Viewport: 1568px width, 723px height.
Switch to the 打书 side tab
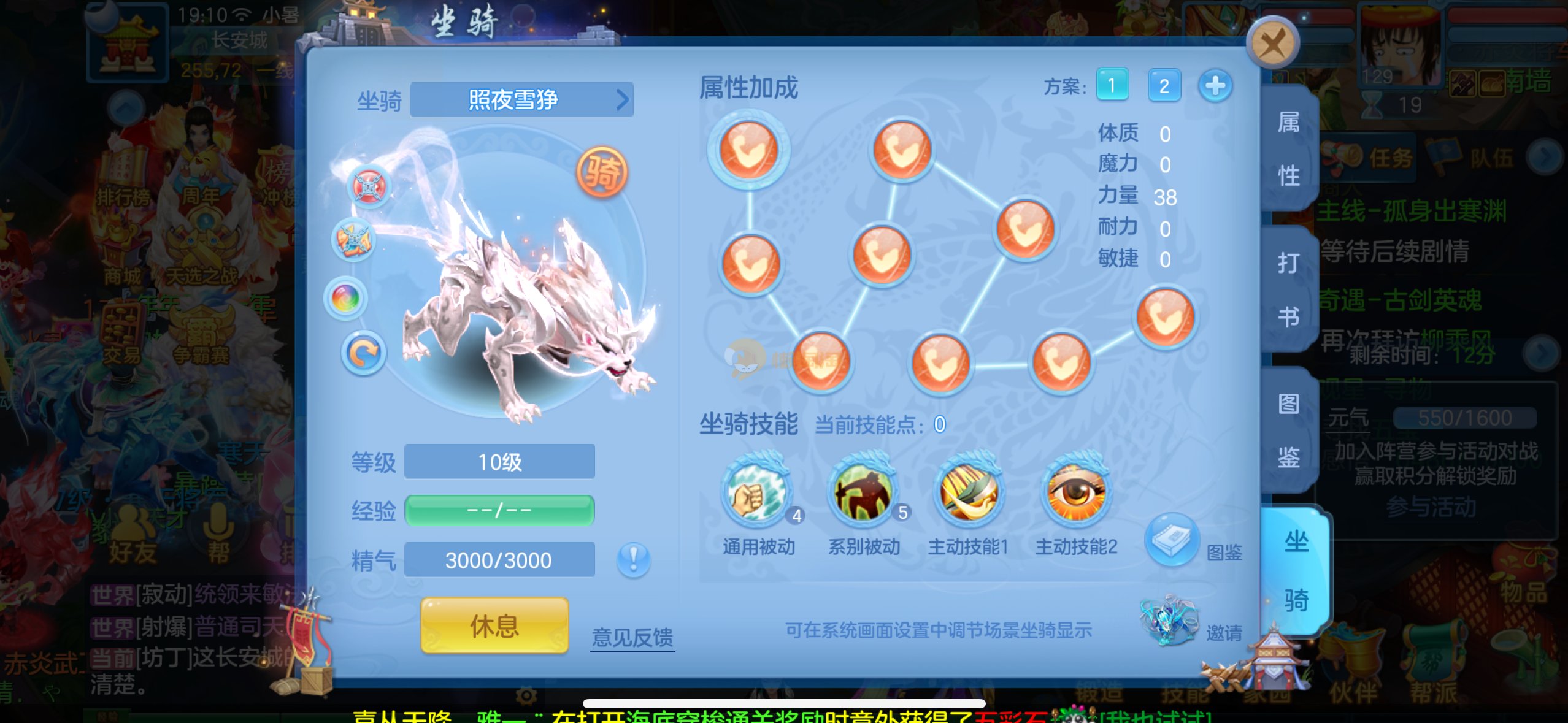point(1288,289)
